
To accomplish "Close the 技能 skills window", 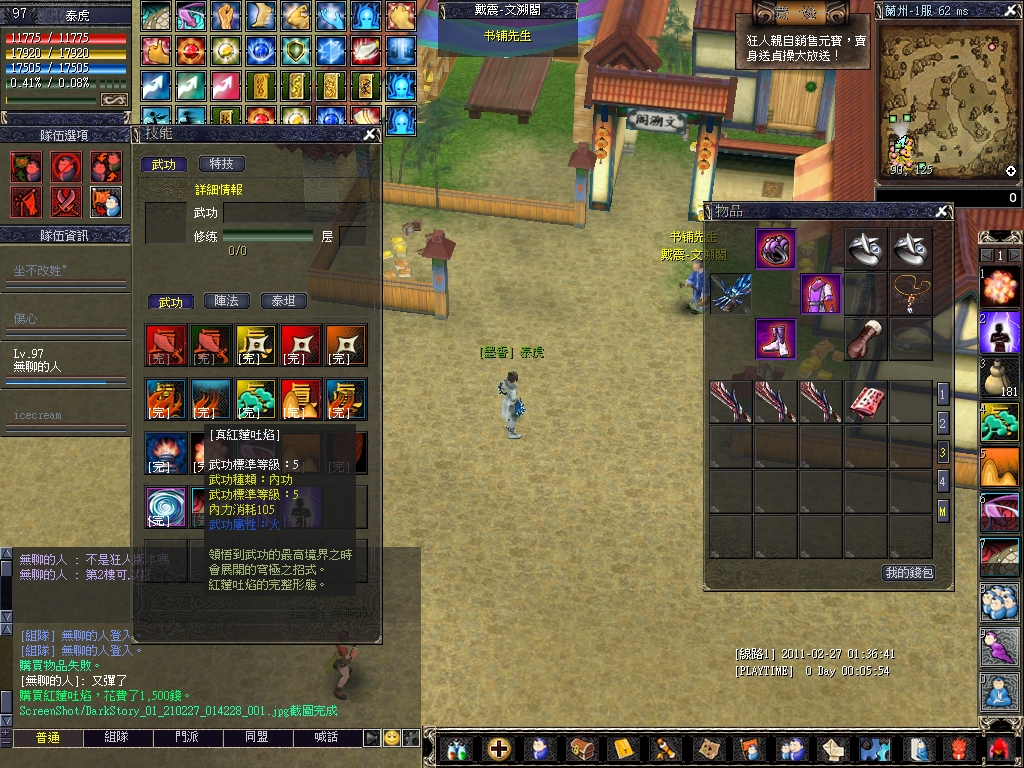I will click(x=369, y=134).
